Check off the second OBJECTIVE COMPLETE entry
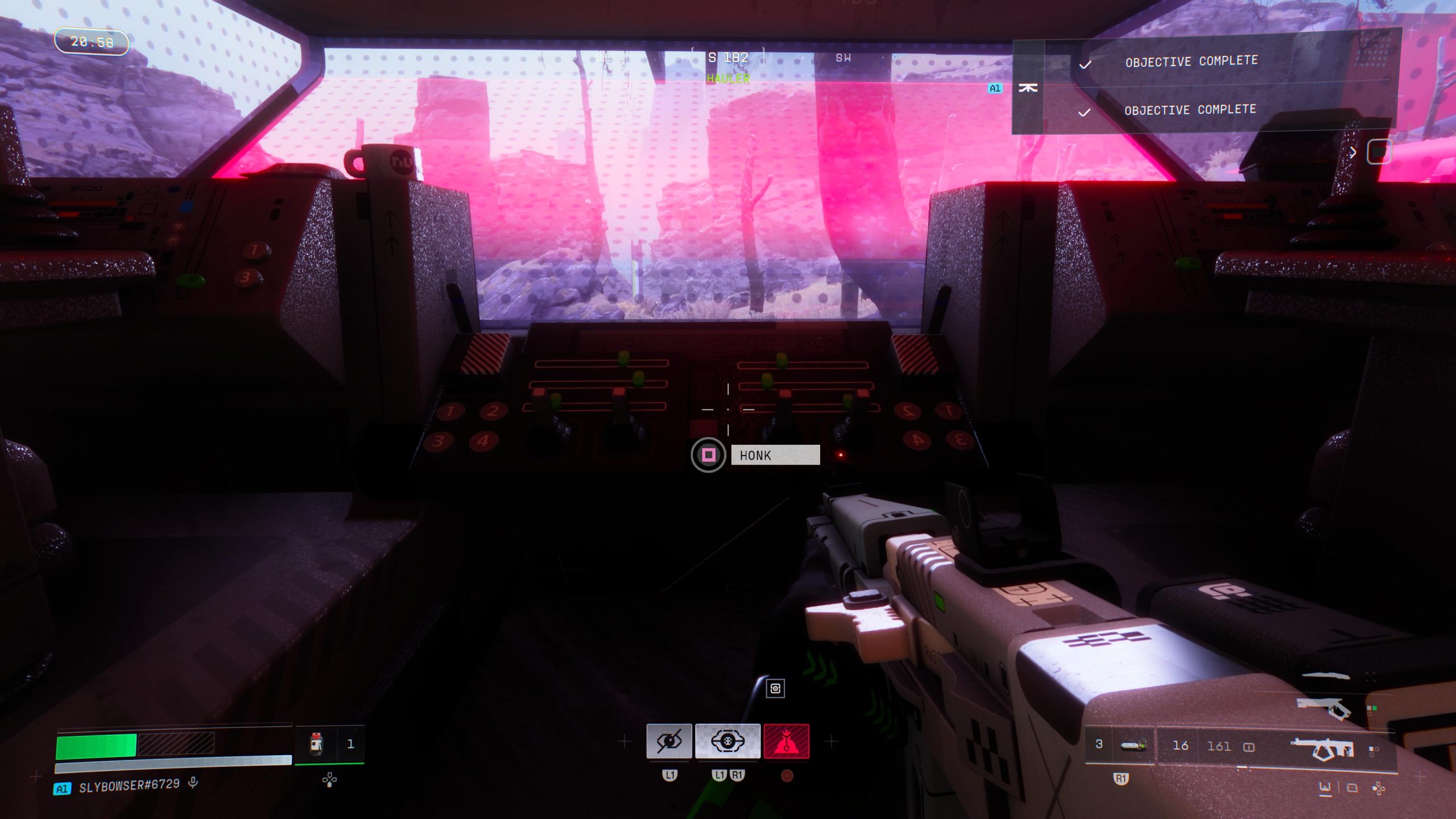 click(1083, 111)
